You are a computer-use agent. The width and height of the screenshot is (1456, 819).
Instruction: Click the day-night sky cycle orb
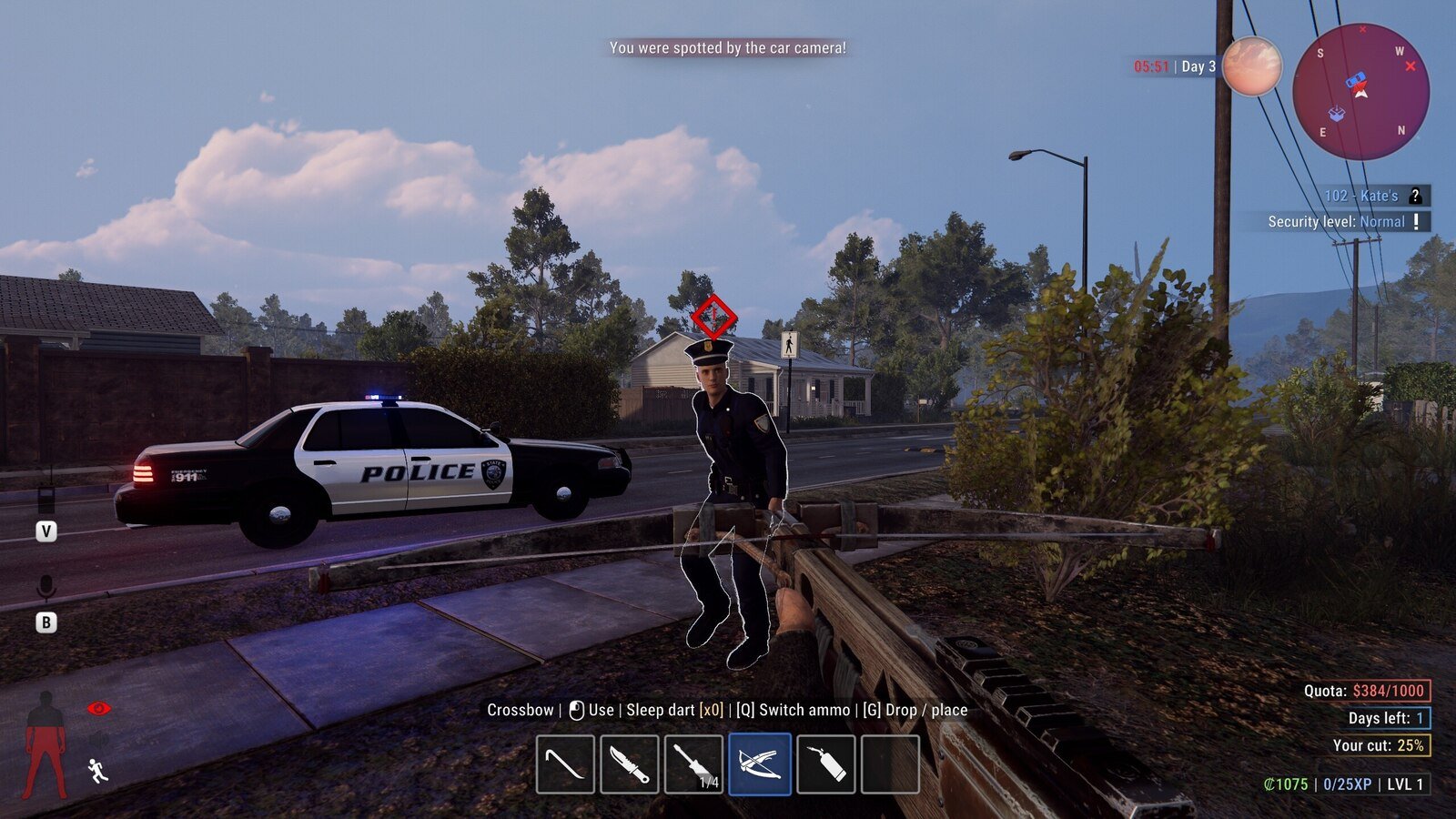coord(1251,66)
